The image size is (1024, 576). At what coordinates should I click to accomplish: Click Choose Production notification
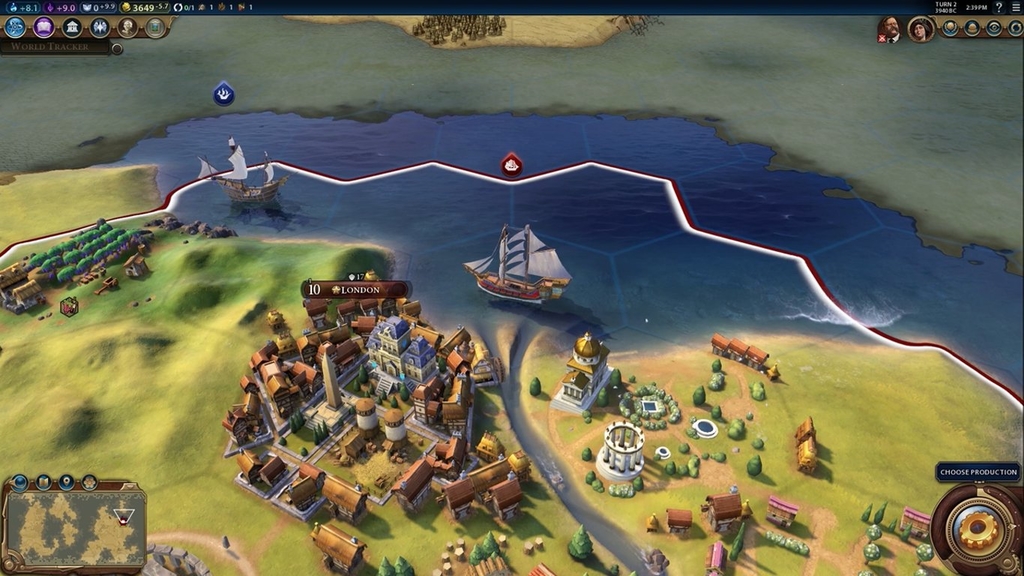(978, 472)
